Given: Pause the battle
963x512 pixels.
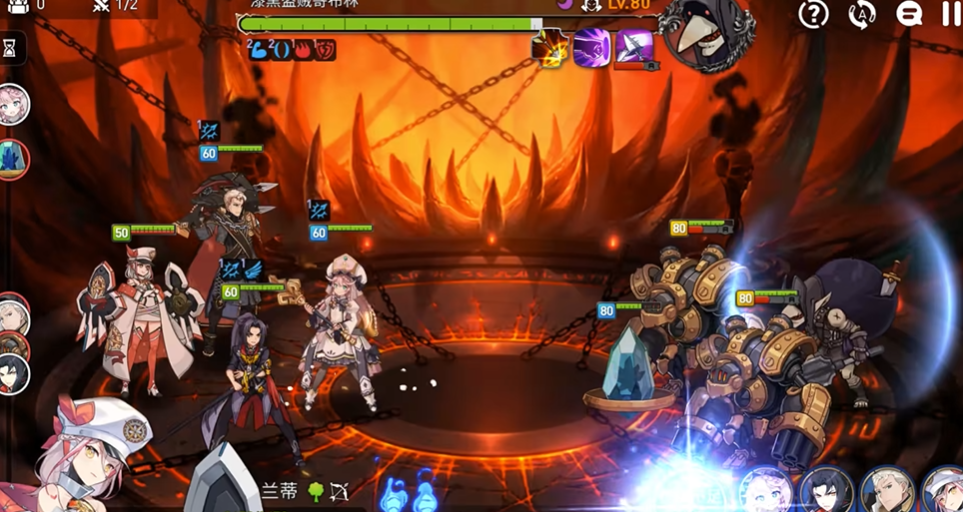Looking at the screenshot, I should 951,14.
